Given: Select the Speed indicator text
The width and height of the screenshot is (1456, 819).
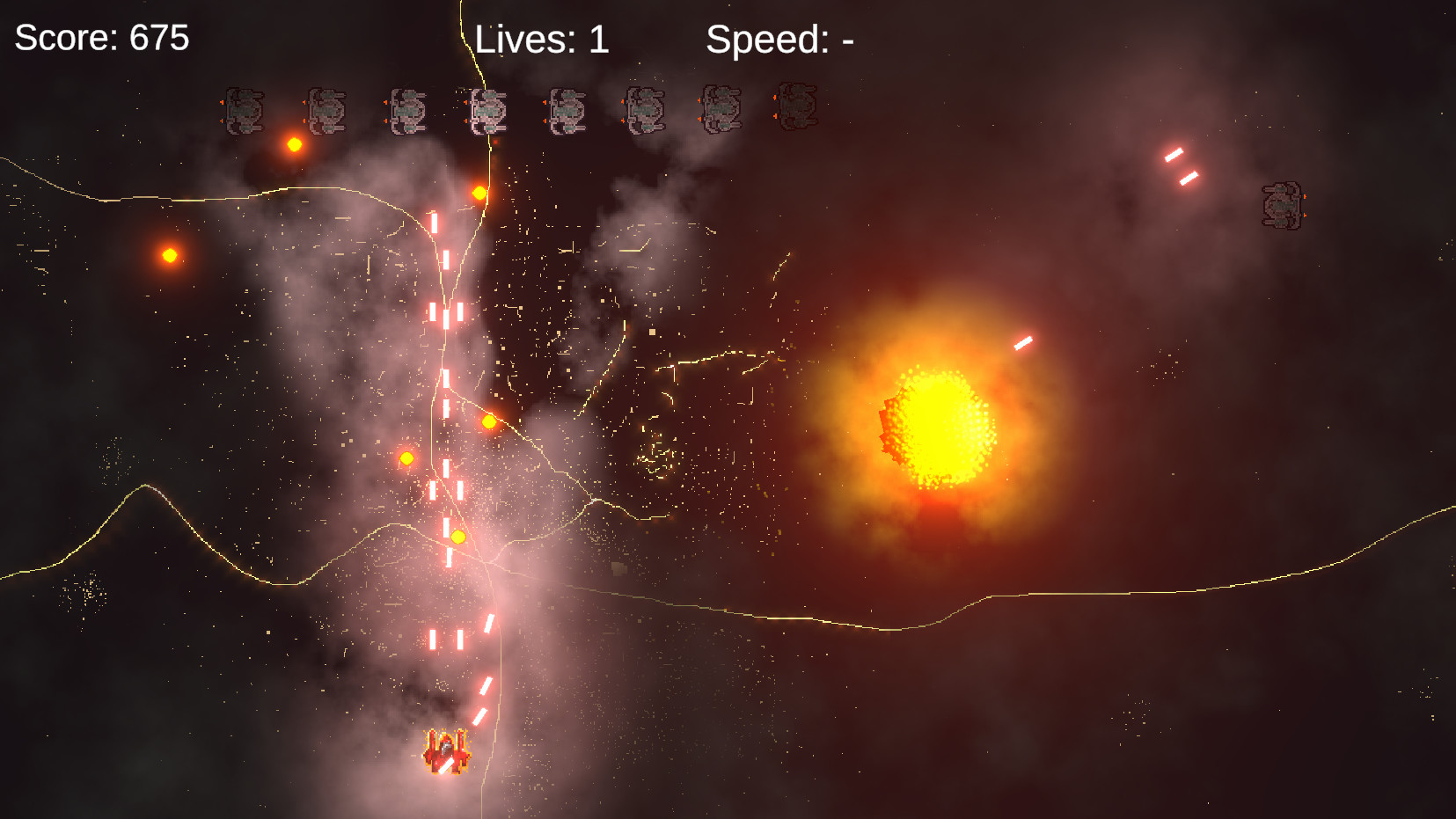Looking at the screenshot, I should point(778,39).
